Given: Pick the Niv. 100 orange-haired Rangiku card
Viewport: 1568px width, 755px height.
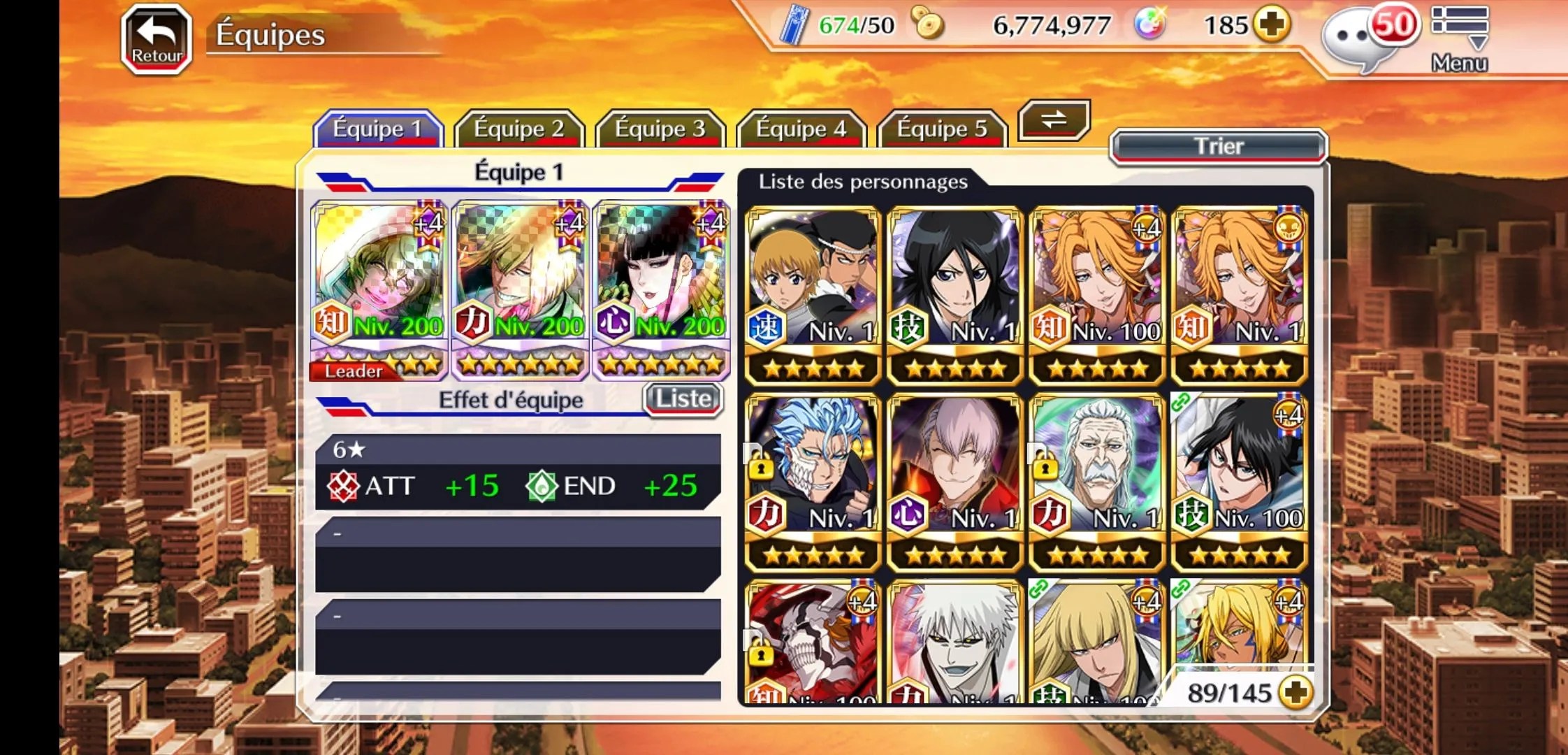Looking at the screenshot, I should [1097, 295].
